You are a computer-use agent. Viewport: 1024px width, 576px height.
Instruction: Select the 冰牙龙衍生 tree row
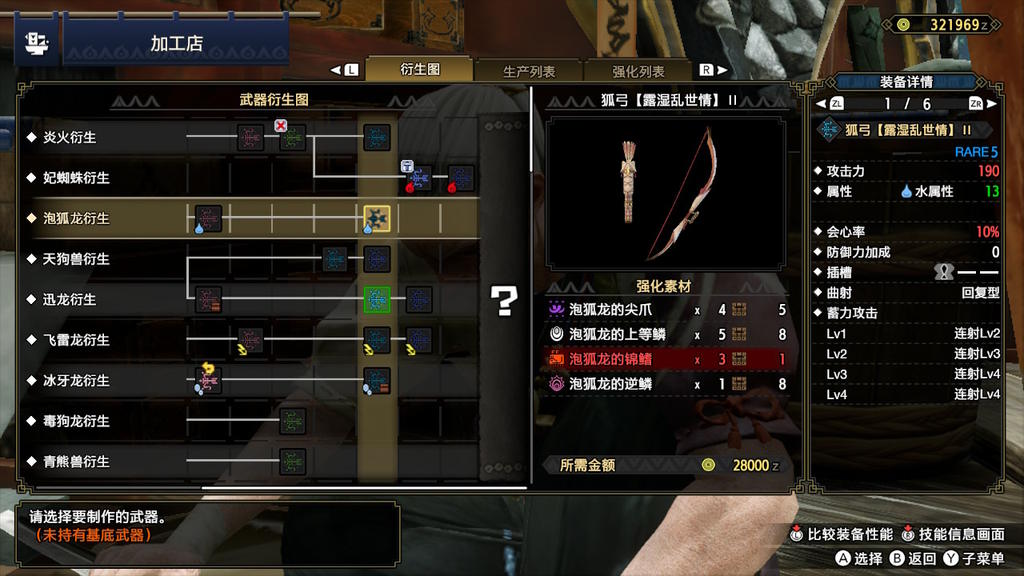[77, 381]
